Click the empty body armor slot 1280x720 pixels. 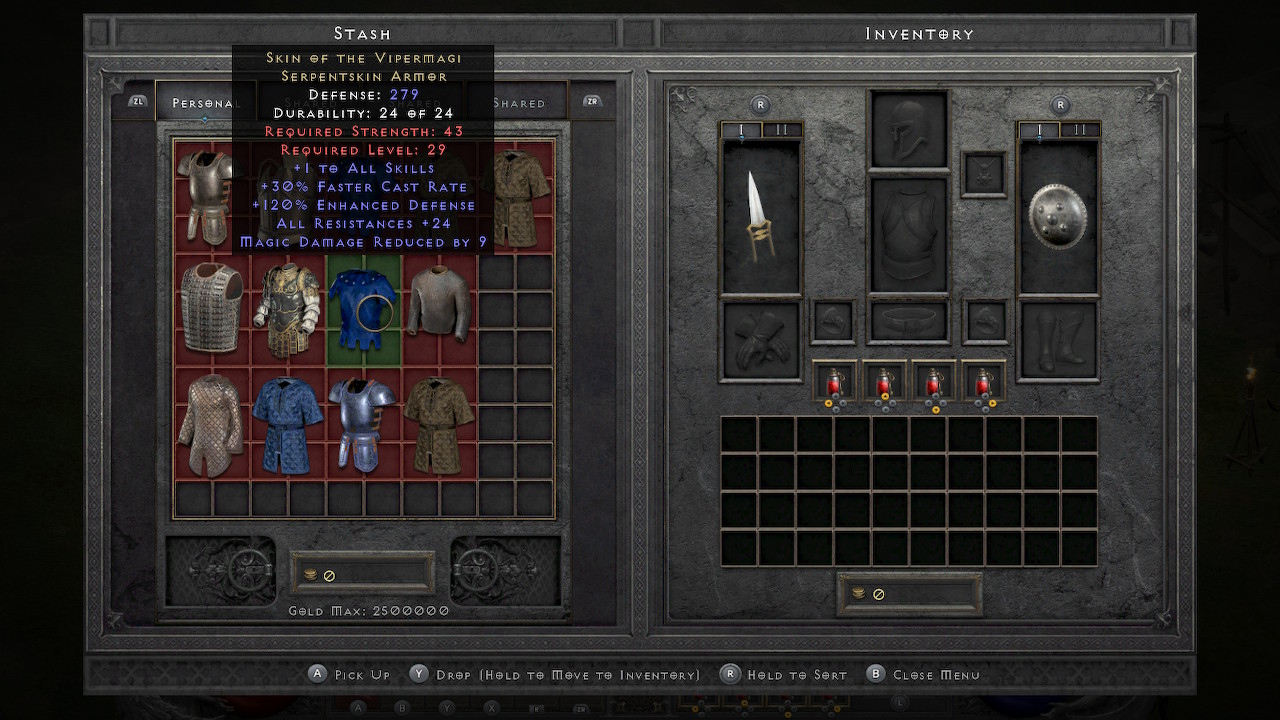(909, 236)
